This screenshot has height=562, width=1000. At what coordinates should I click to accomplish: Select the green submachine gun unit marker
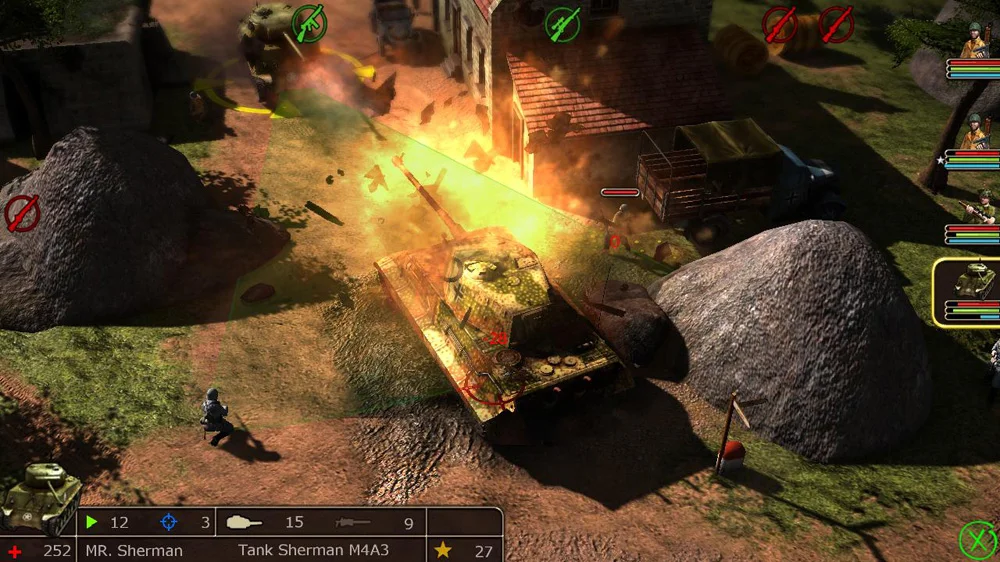pos(308,24)
